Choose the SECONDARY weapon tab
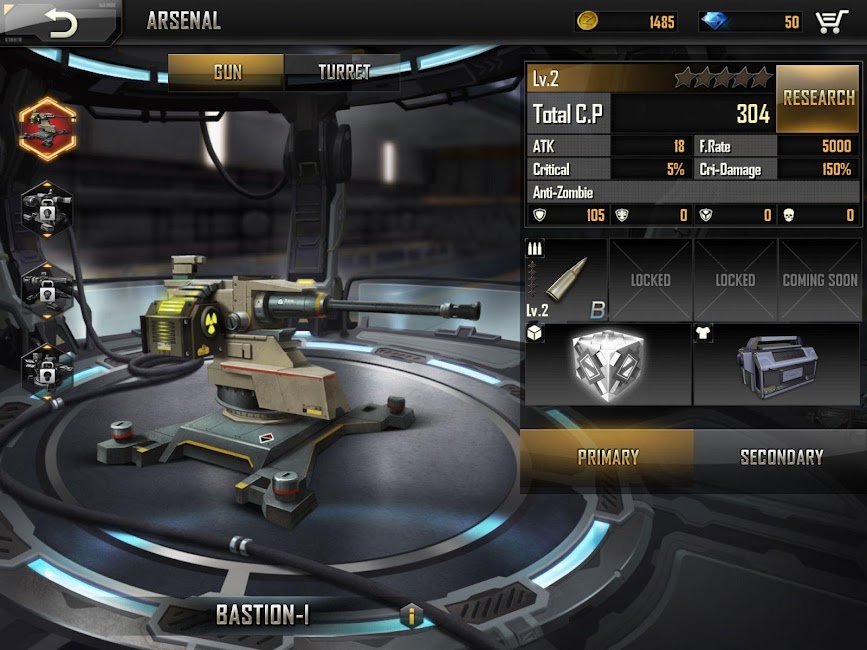867x650 pixels. (x=781, y=458)
